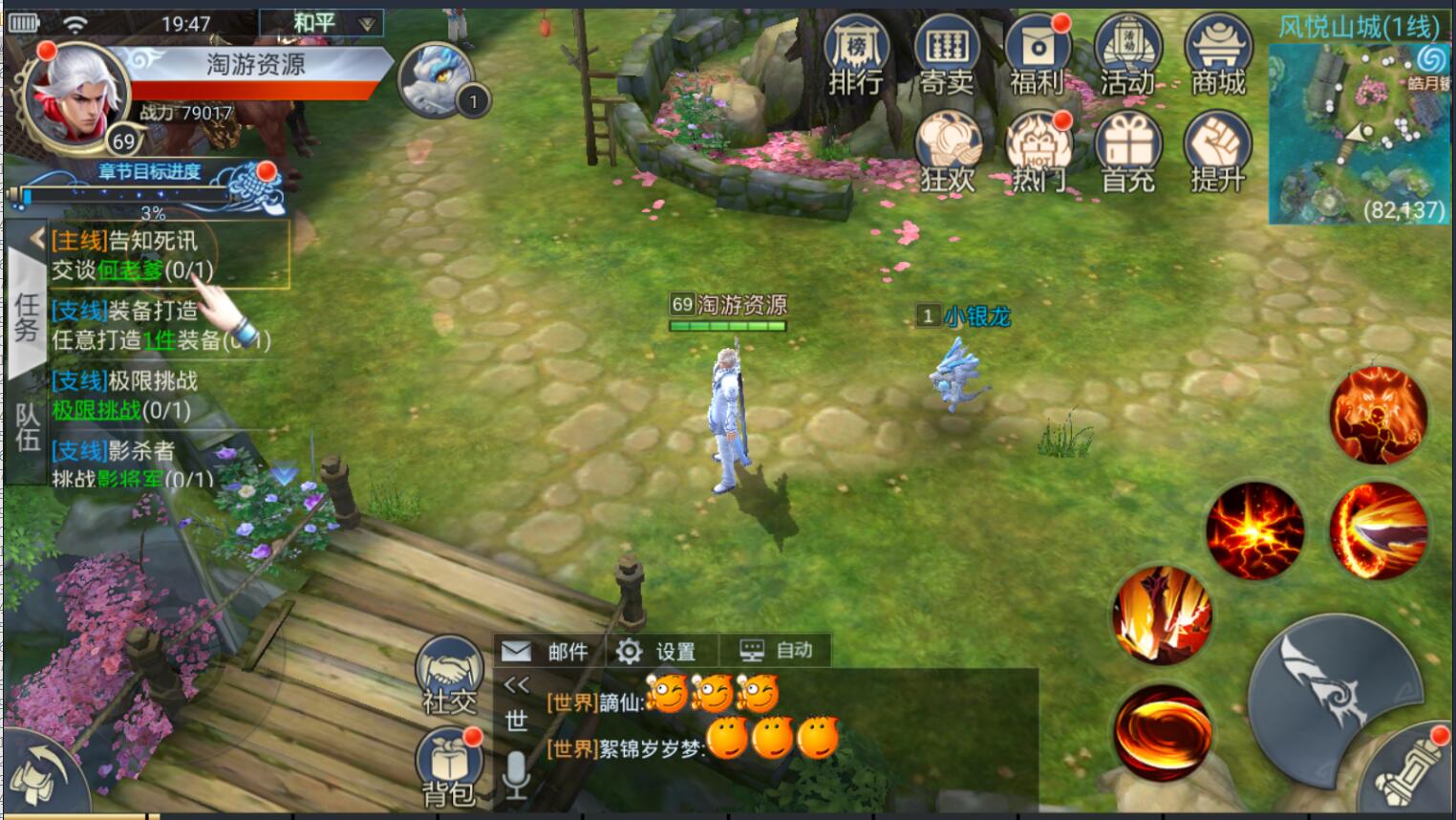Open the 商城 shop
Viewport: 1456px width, 820px height.
[x=1217, y=55]
